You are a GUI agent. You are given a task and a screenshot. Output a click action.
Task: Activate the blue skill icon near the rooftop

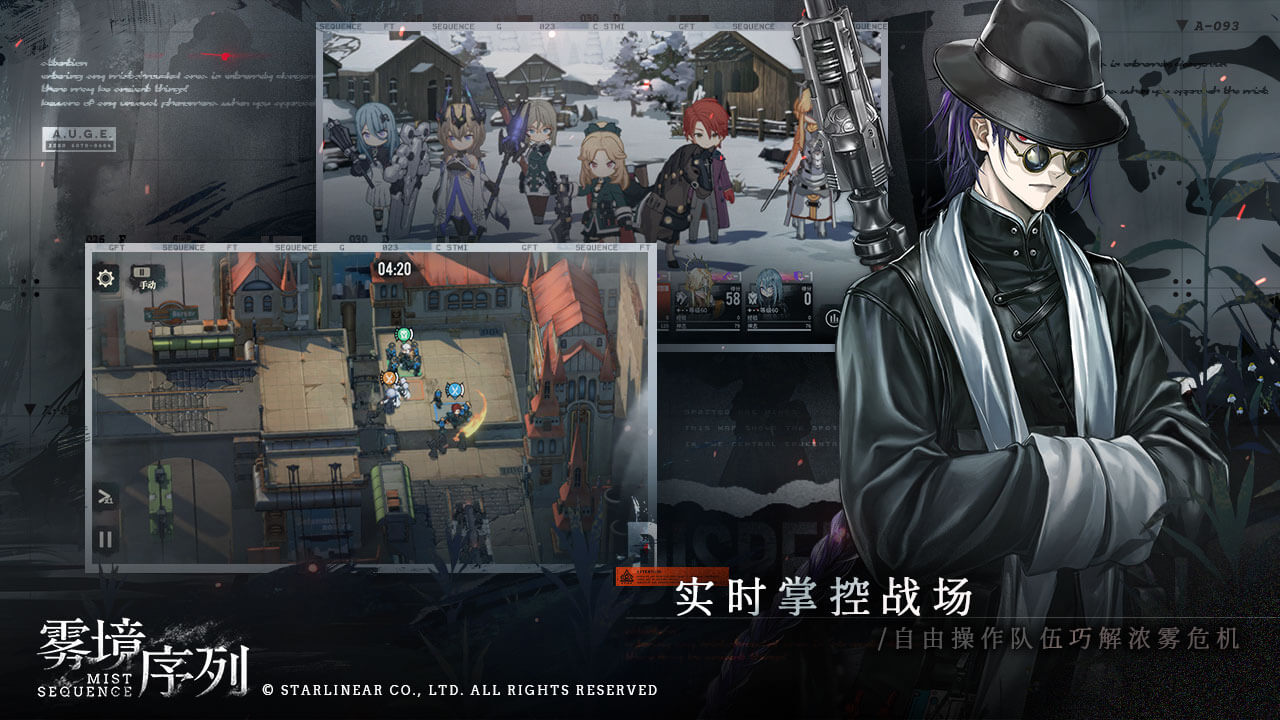453,389
